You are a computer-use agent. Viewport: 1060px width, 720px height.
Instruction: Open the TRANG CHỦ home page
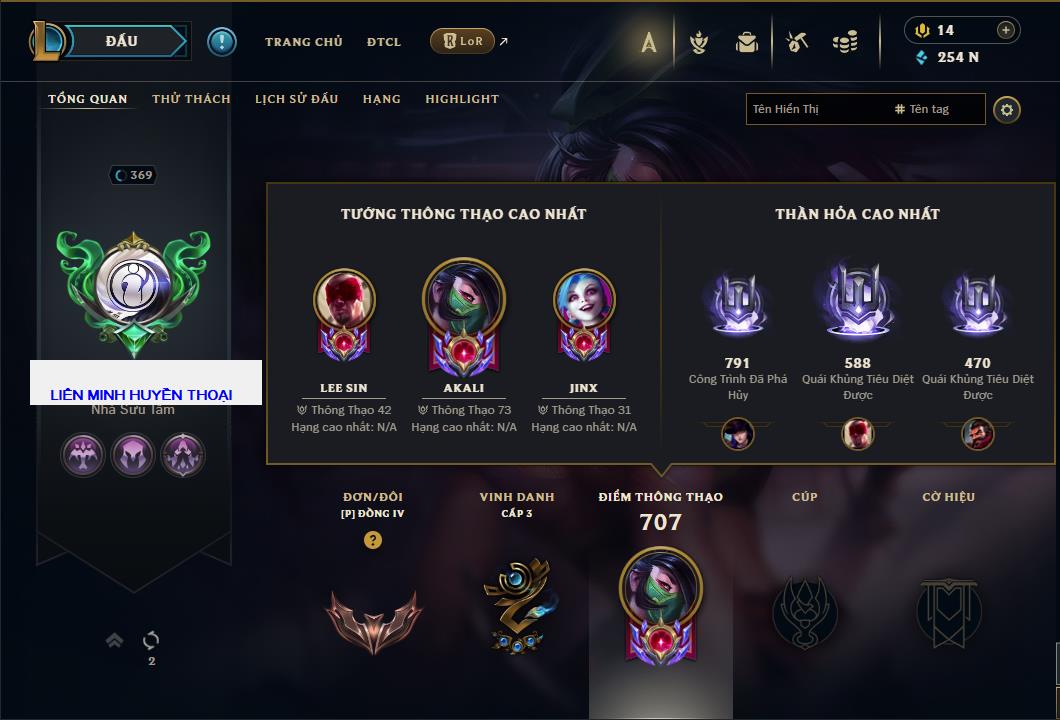[x=303, y=42]
